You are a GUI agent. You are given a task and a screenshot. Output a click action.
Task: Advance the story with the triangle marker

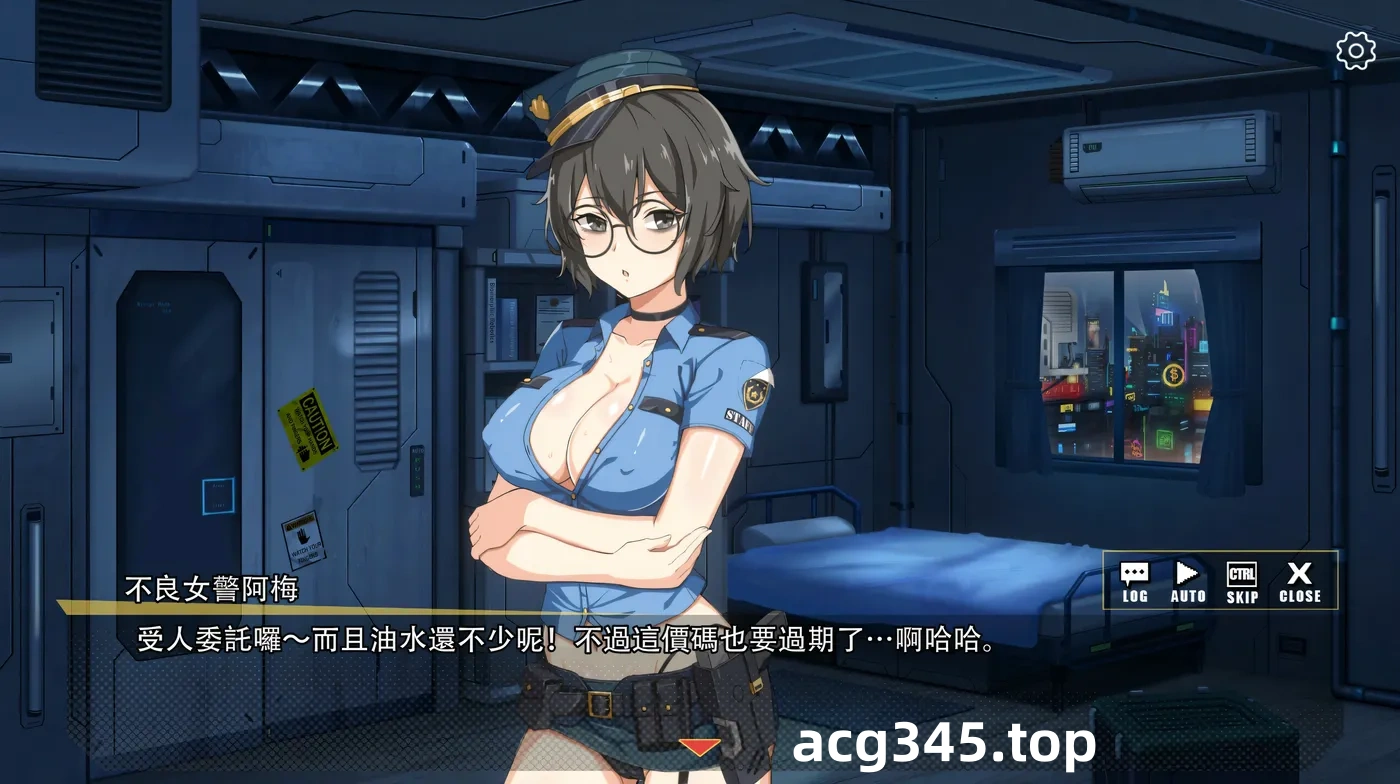tap(700, 744)
